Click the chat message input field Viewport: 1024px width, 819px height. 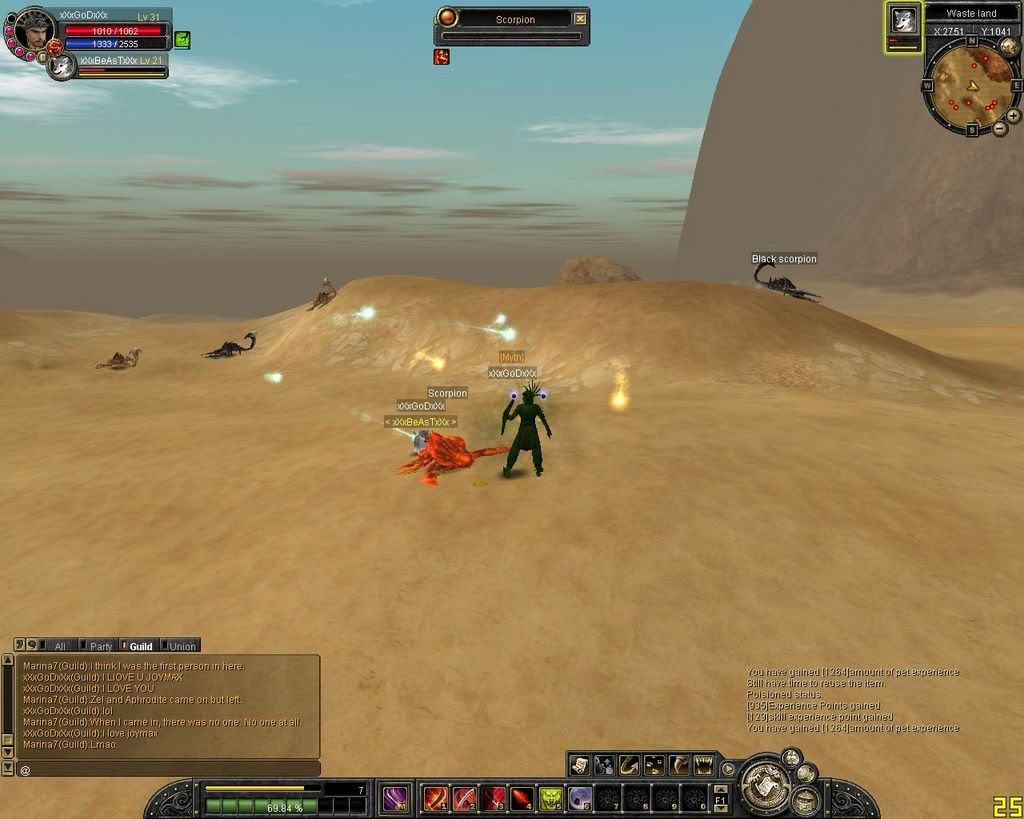click(170, 769)
